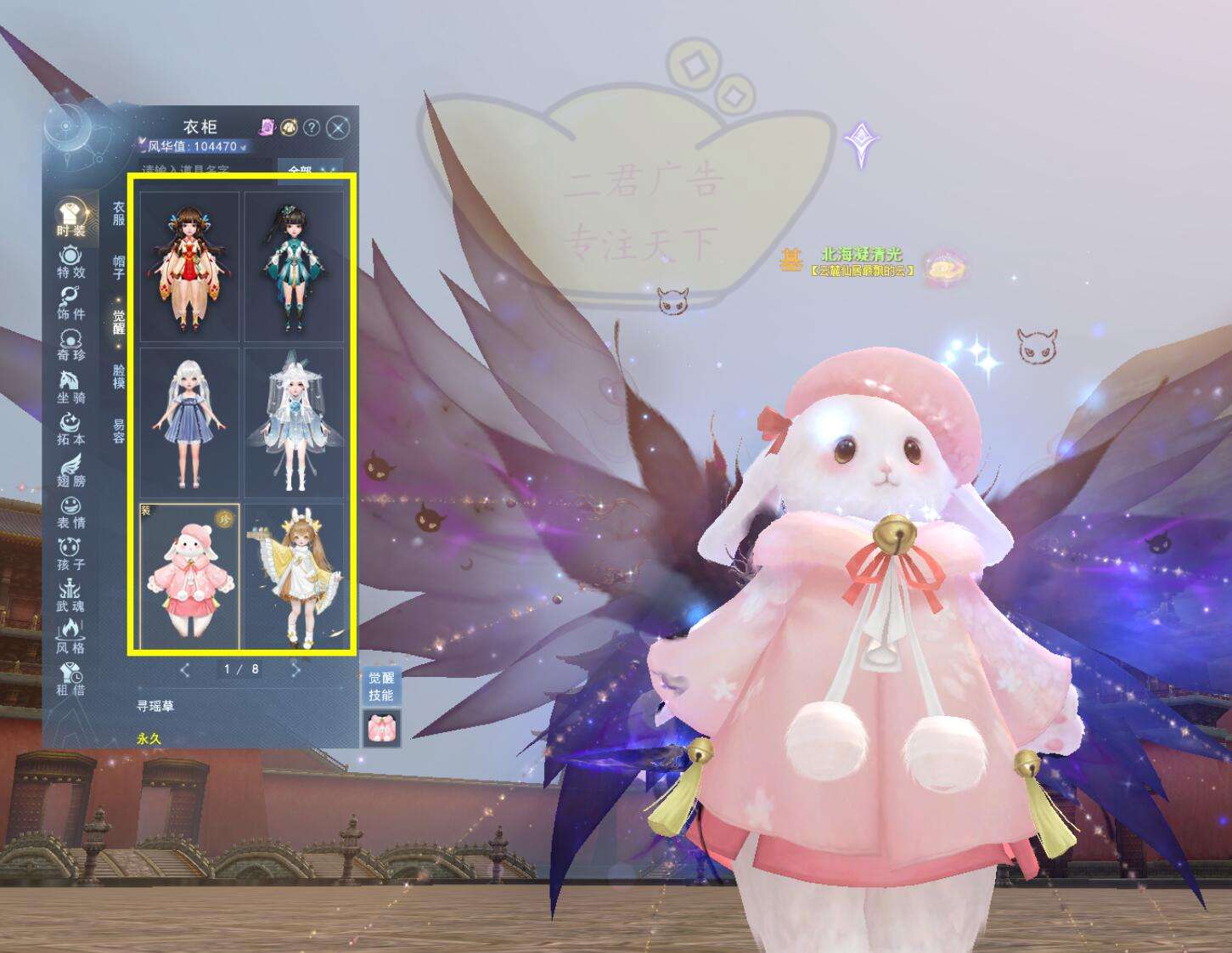Open the 翅膀 wings category
This screenshot has width=1232, height=953.
pyautogui.click(x=70, y=470)
